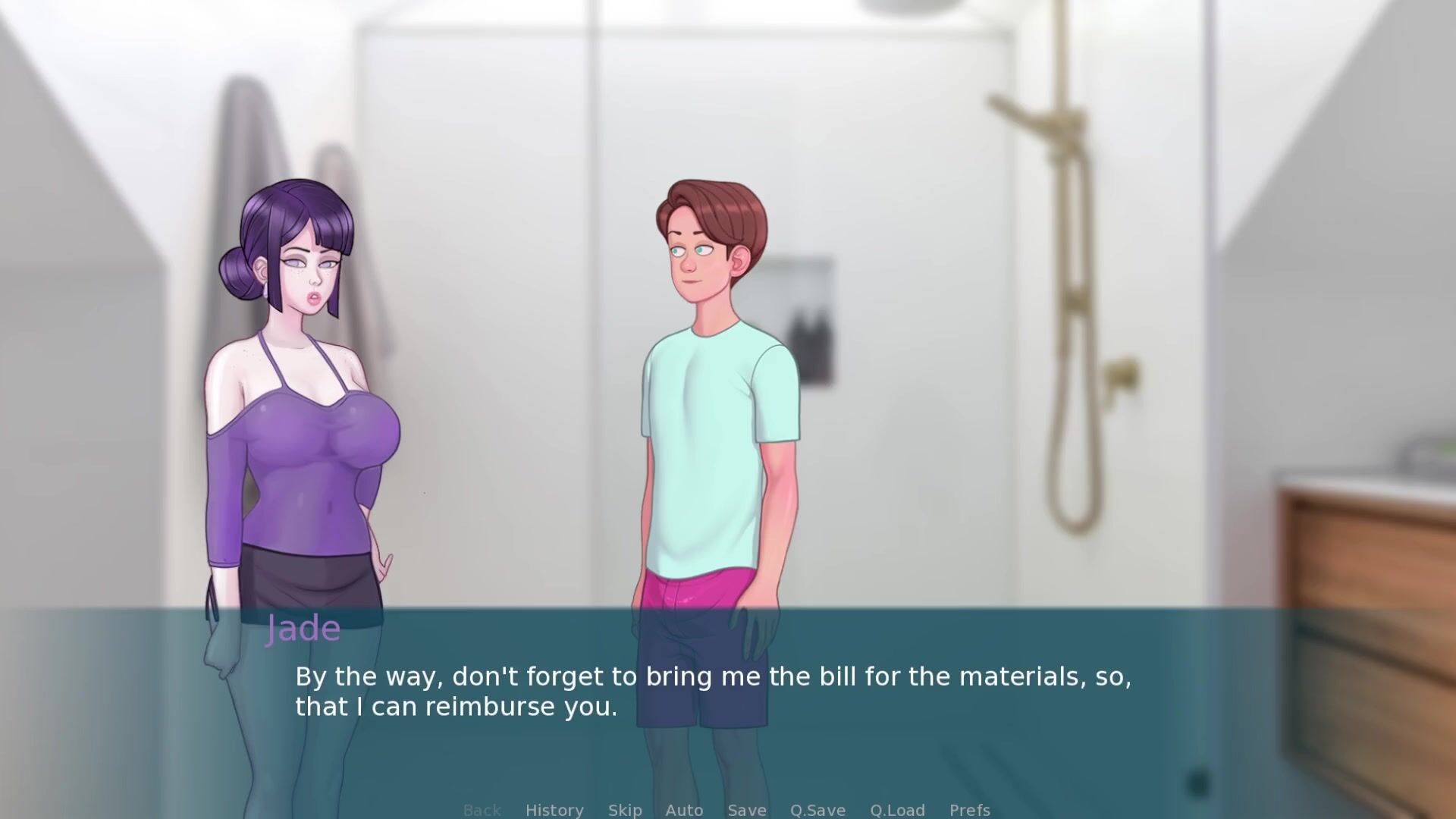
Task: Advance Jade's dialogue text box
Action: 713,692
